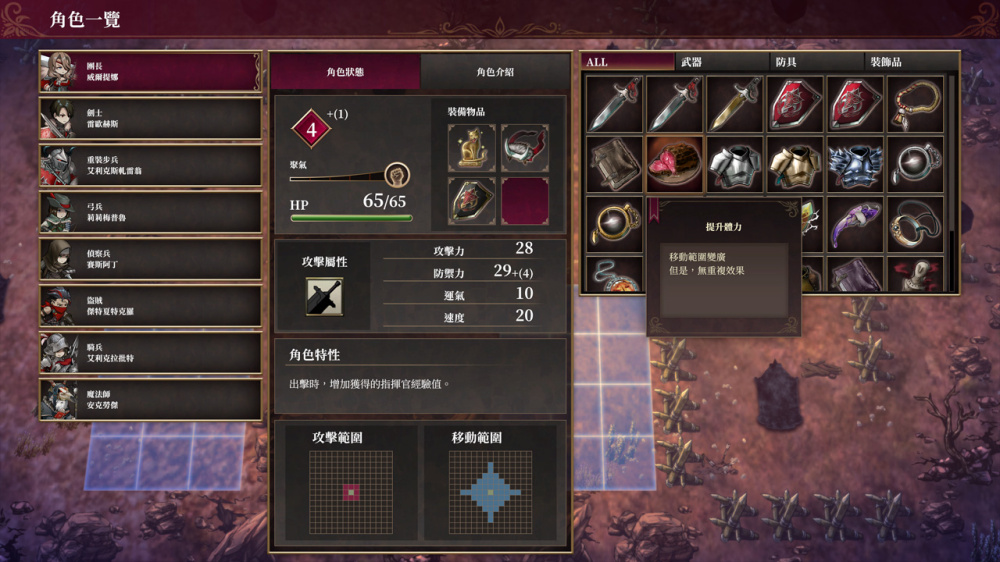
Task: Show the ALL inventory category
Action: [x=627, y=62]
